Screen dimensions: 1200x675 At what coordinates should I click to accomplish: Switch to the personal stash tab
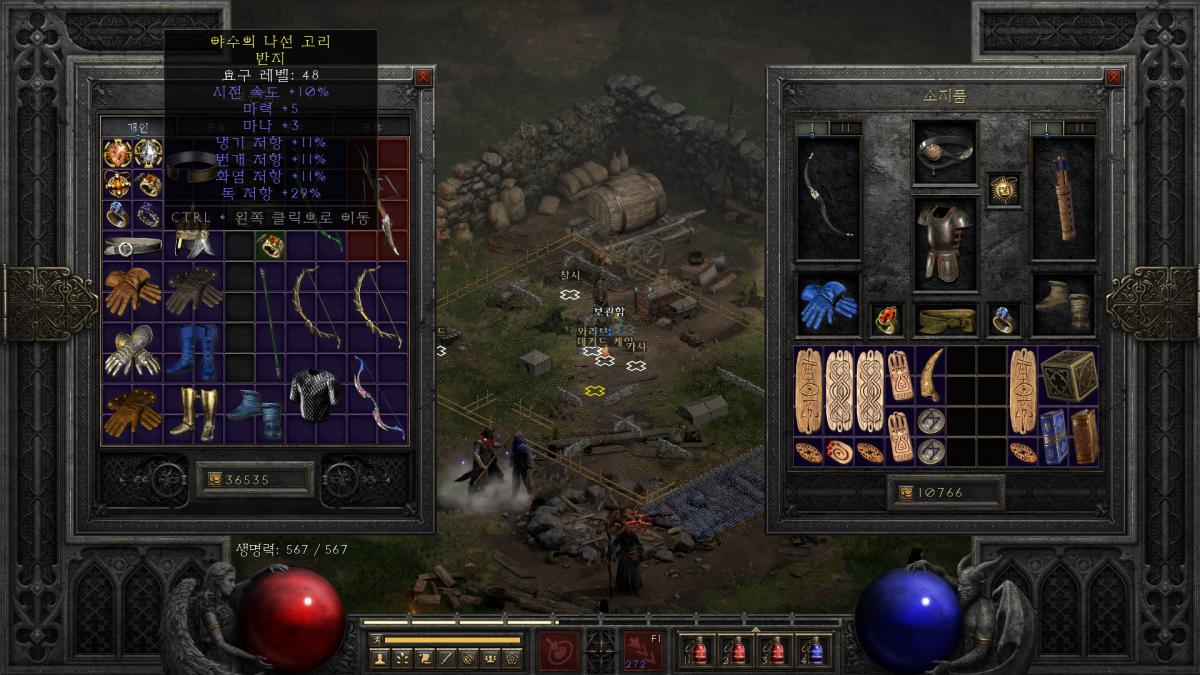(x=138, y=127)
